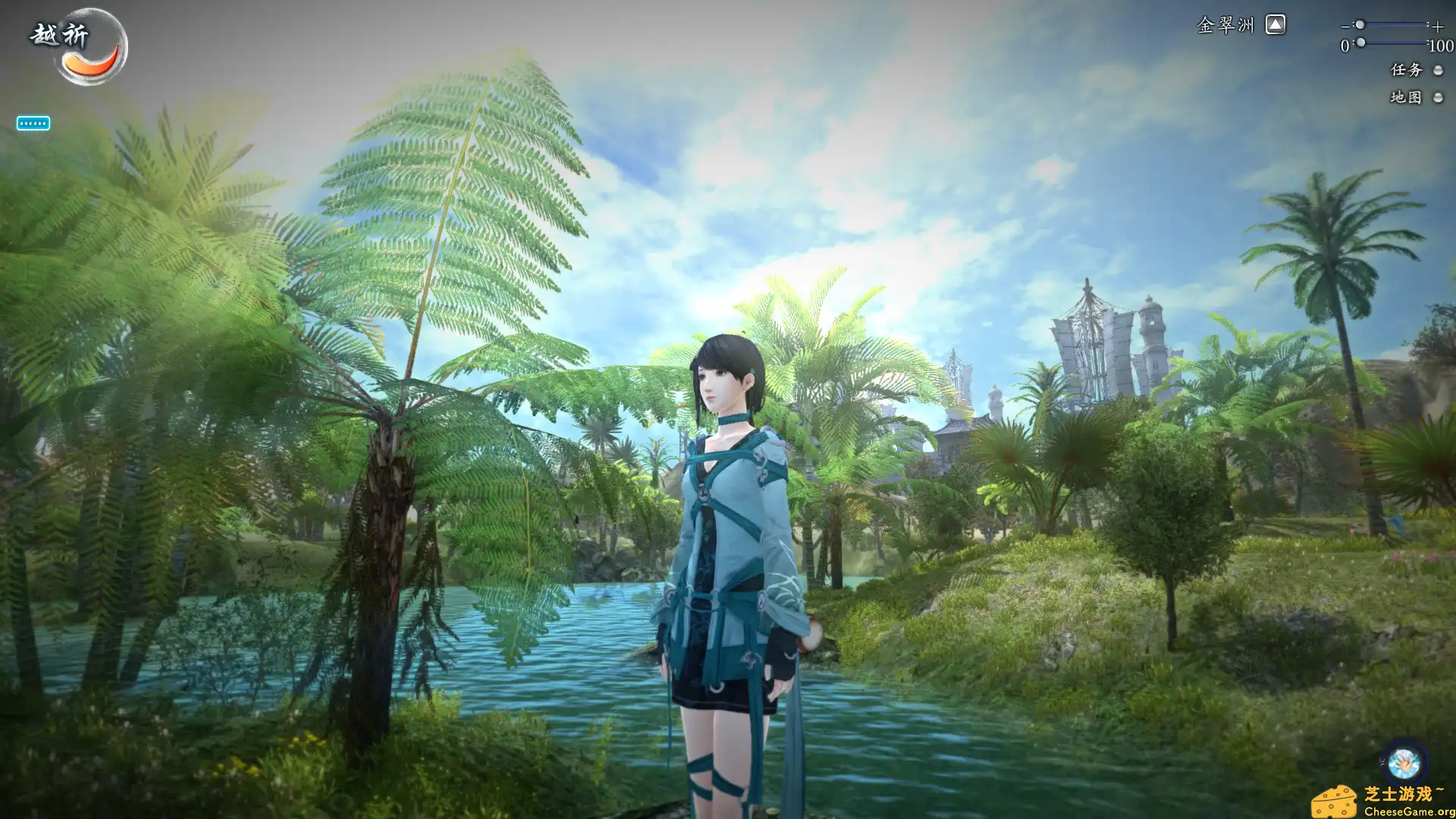
Task: Click the plus icon on the upper slider
Action: click(1437, 26)
